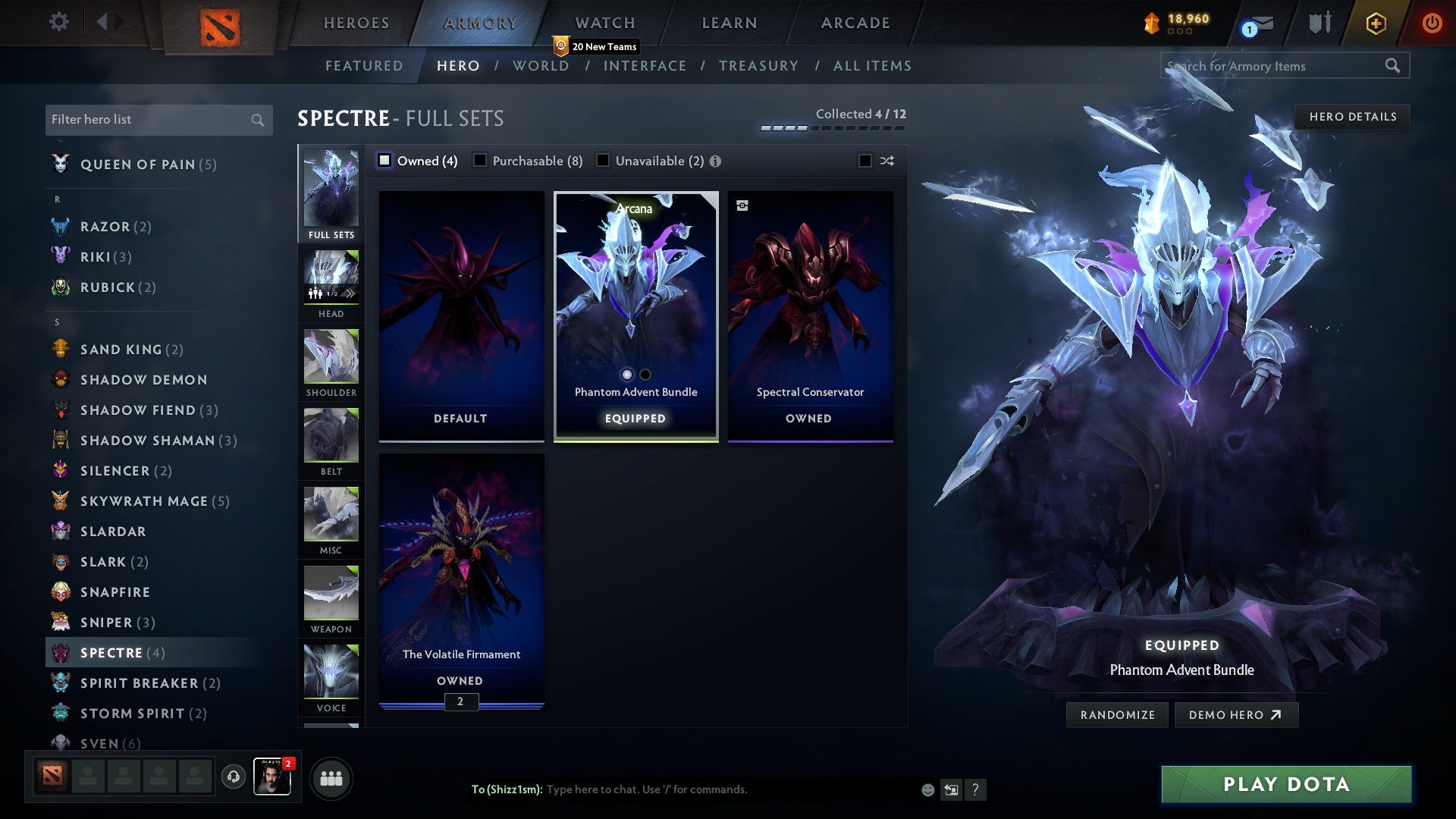Screen dimensions: 1456x819
Task: Switch to the Watch tab
Action: (604, 23)
